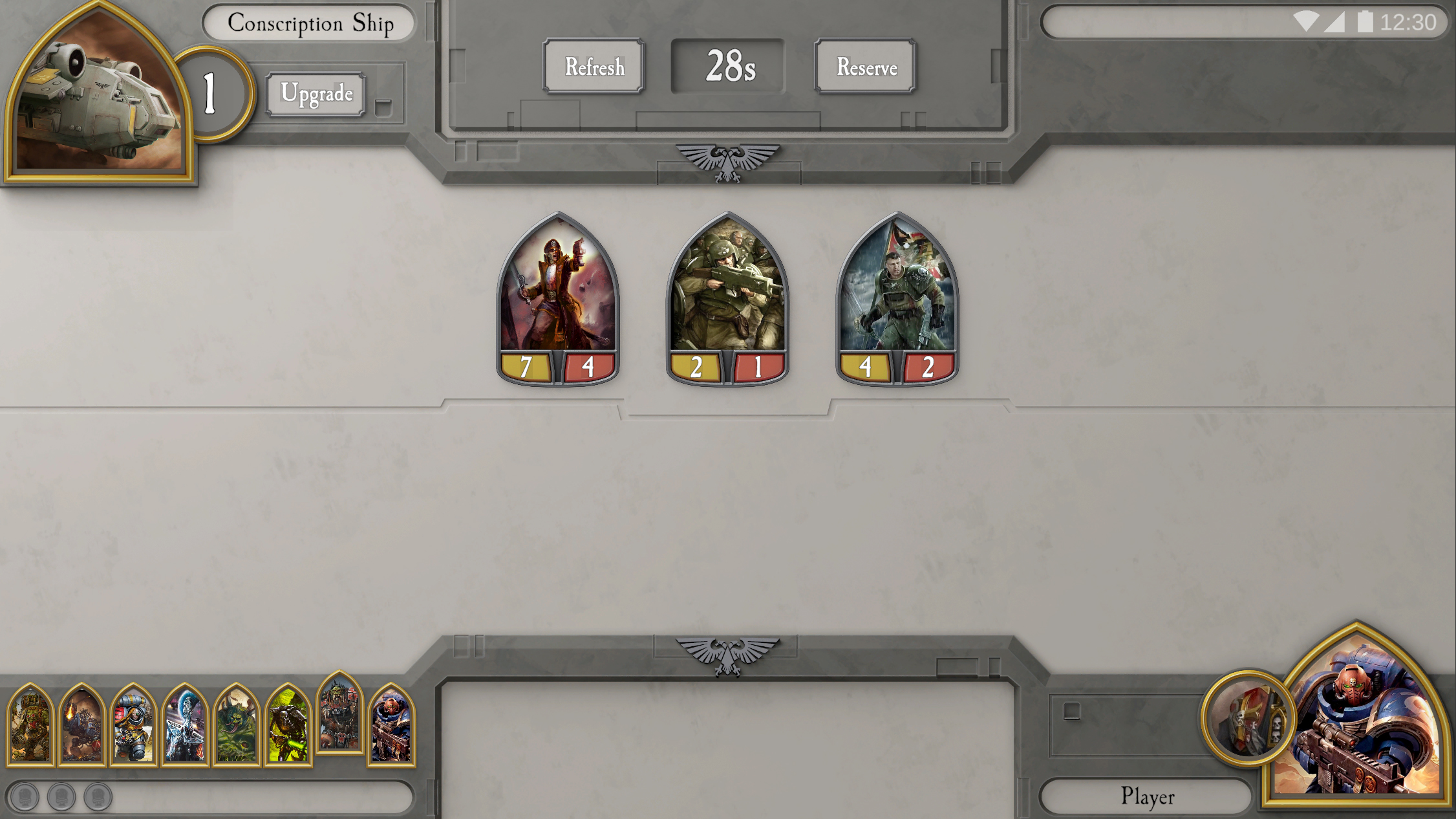This screenshot has height=819, width=1456.
Task: View the green Nurgle daemon opponent portrait
Action: click(x=237, y=725)
